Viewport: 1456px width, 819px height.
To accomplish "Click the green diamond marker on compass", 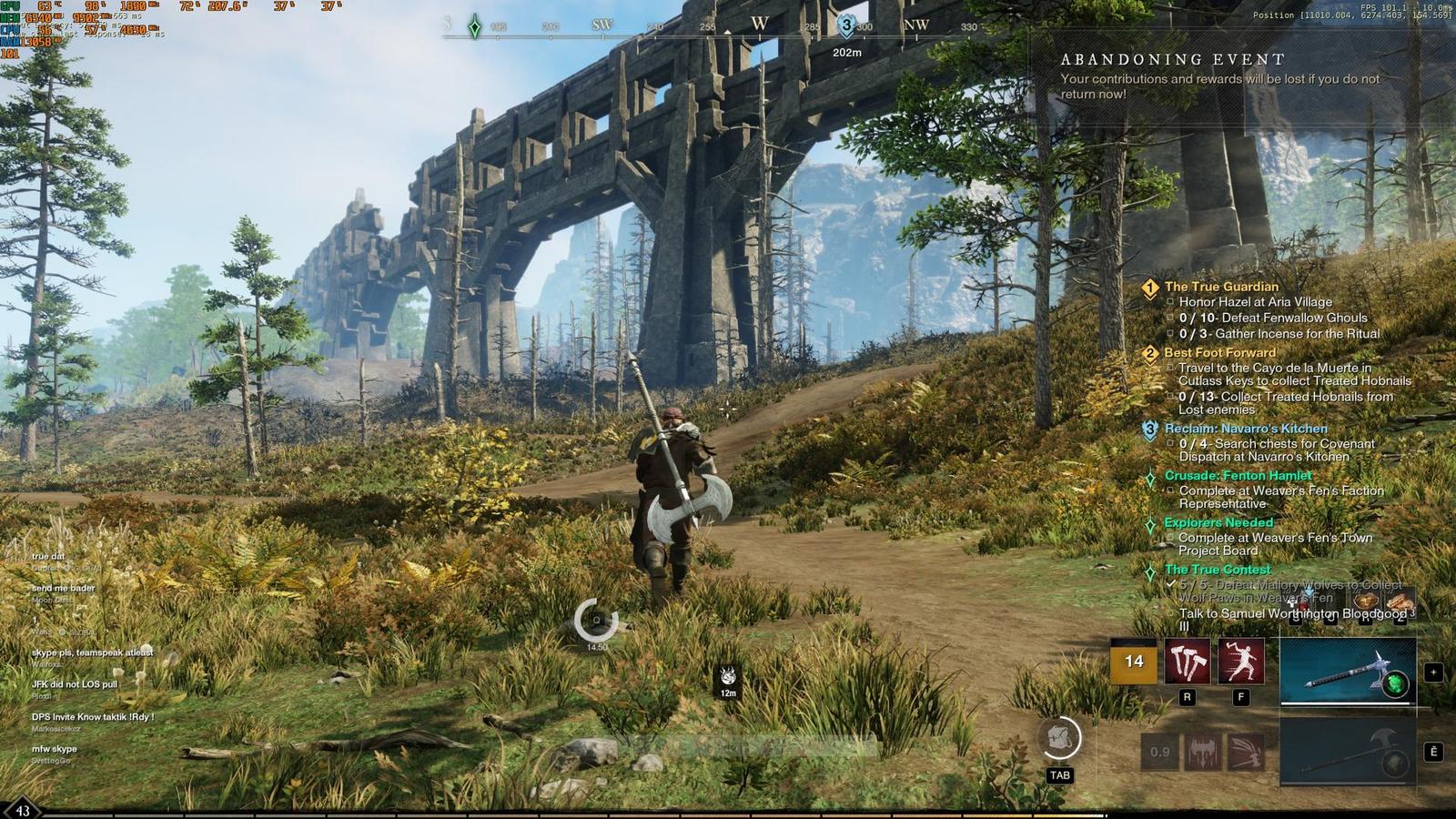I will click(x=474, y=26).
